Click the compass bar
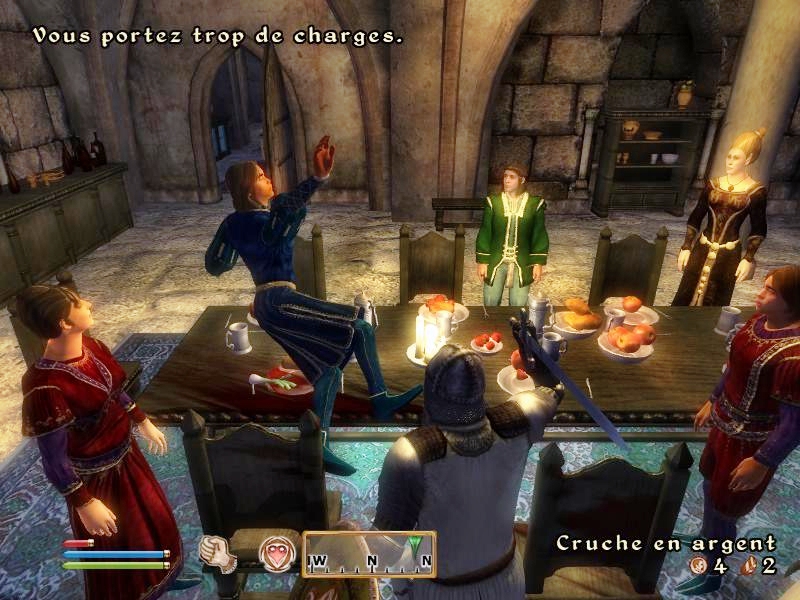Viewport: 800px width, 600px height. click(370, 554)
